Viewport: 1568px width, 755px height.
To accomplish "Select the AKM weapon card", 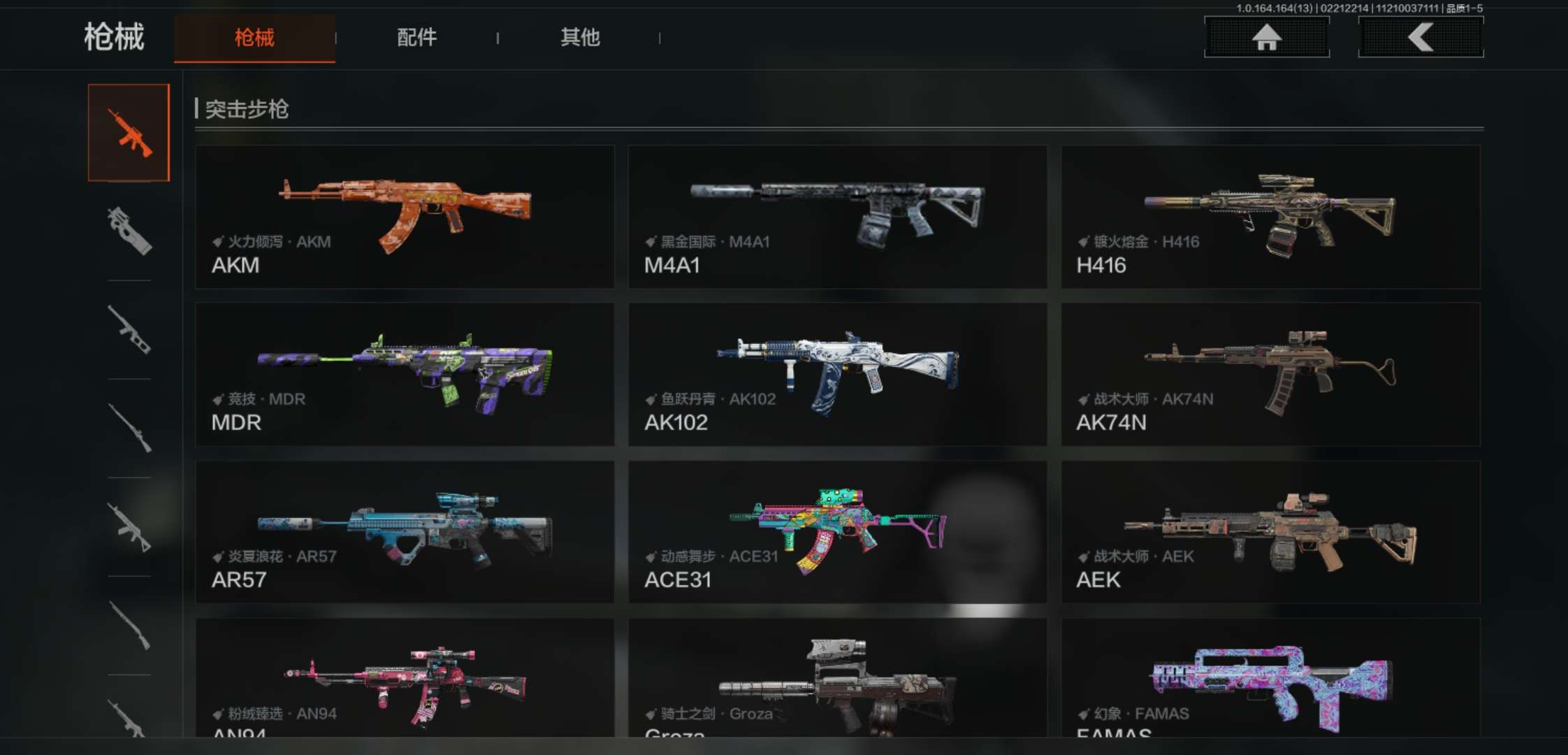I will [405, 217].
